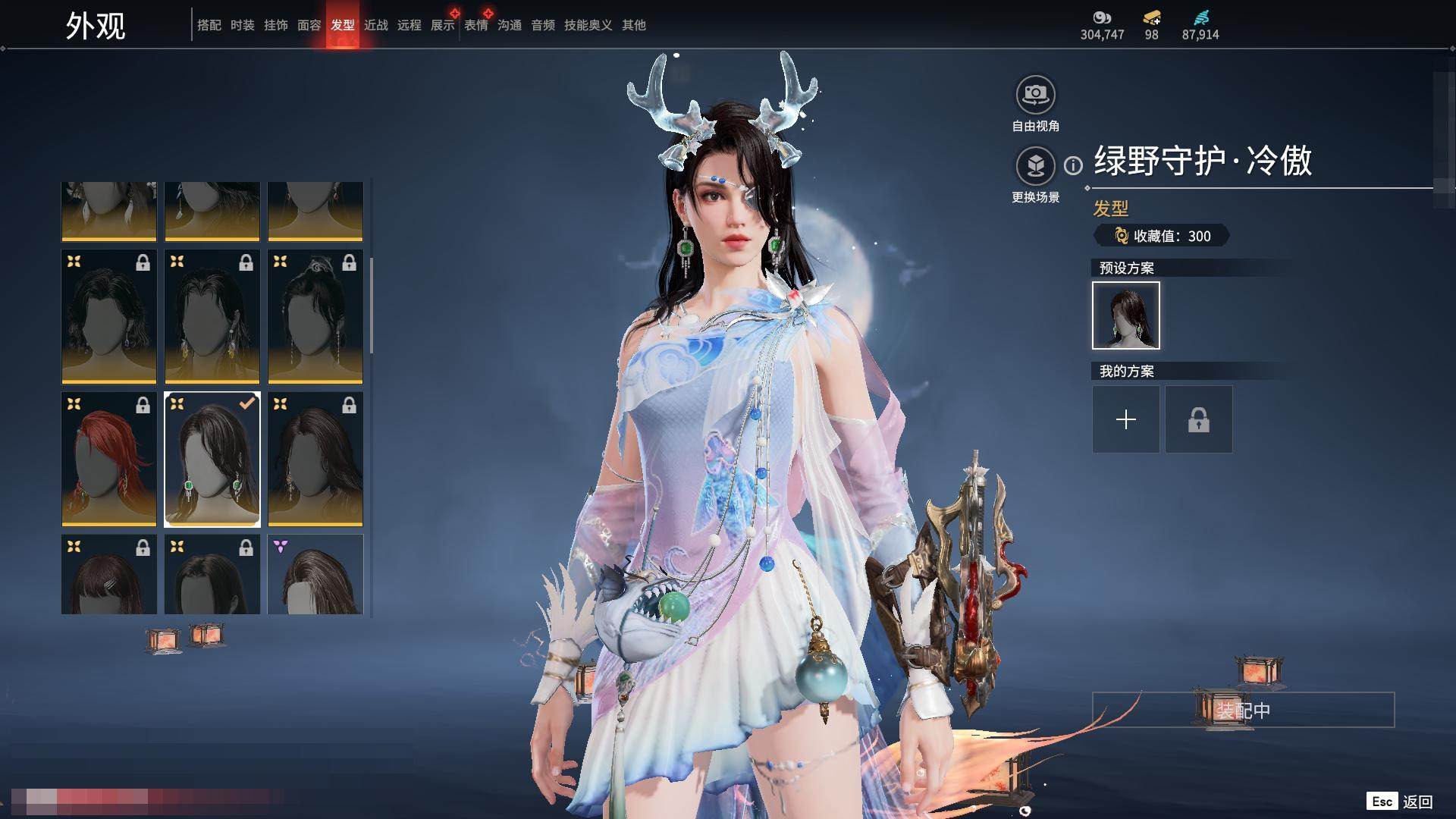This screenshot has height=819, width=1456.
Task: Click the 更换场景 scene button
Action: point(1035,167)
